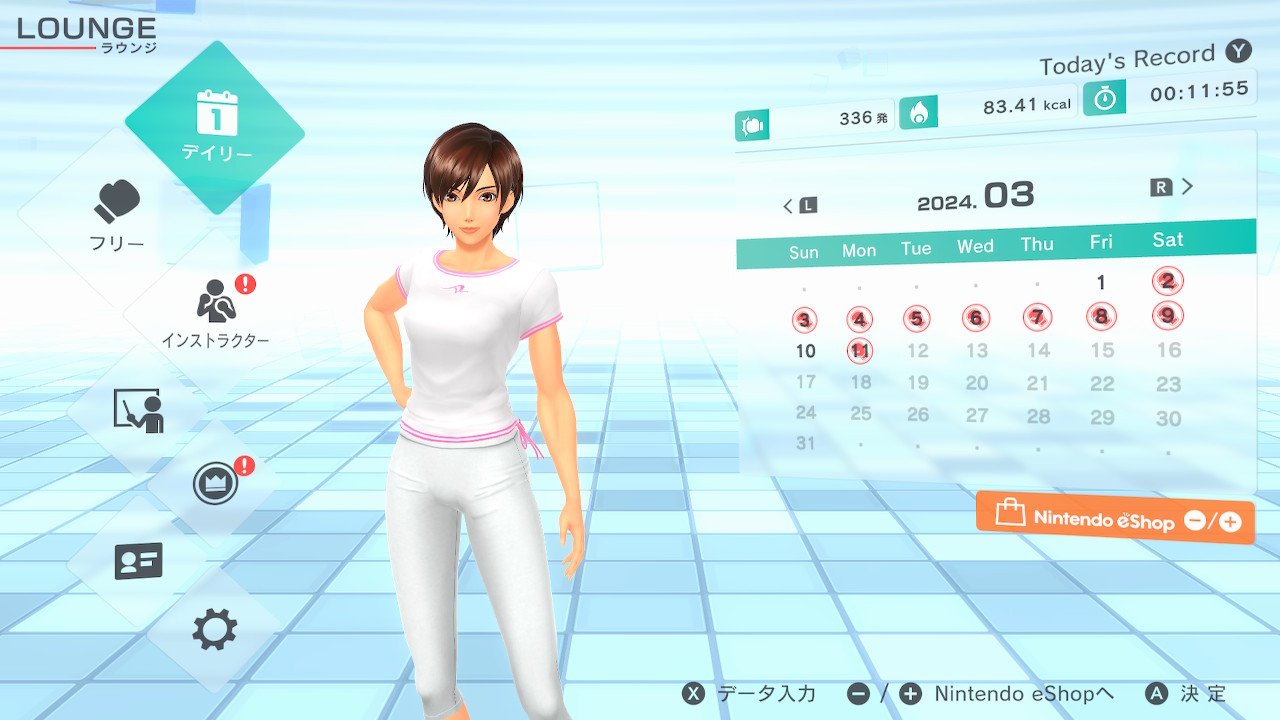1280x720 pixels.
Task: Choose calendar day 9 with stamp
Action: pyautogui.click(x=1167, y=316)
